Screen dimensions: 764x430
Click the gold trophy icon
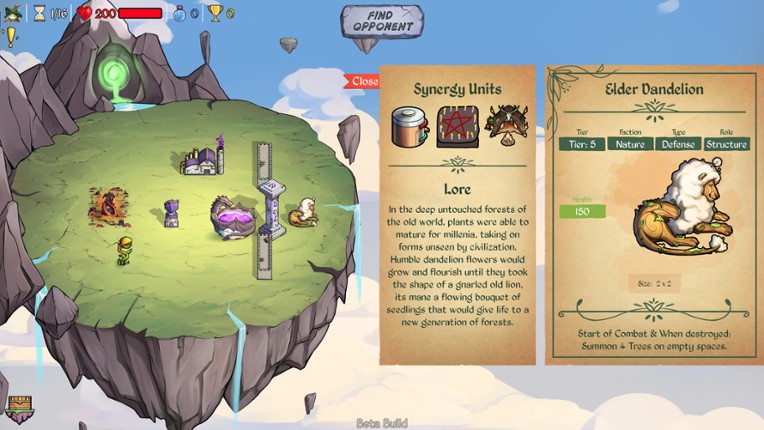click(x=215, y=13)
